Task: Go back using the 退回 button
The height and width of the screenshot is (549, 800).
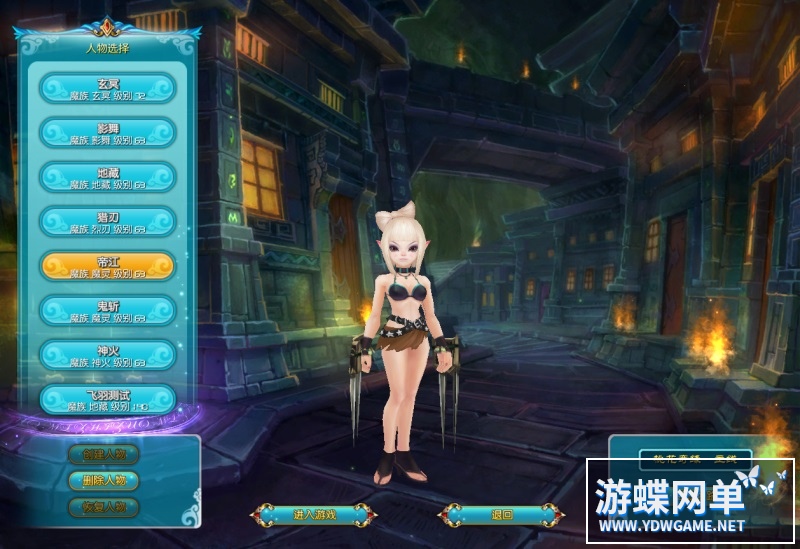Action: tap(502, 515)
